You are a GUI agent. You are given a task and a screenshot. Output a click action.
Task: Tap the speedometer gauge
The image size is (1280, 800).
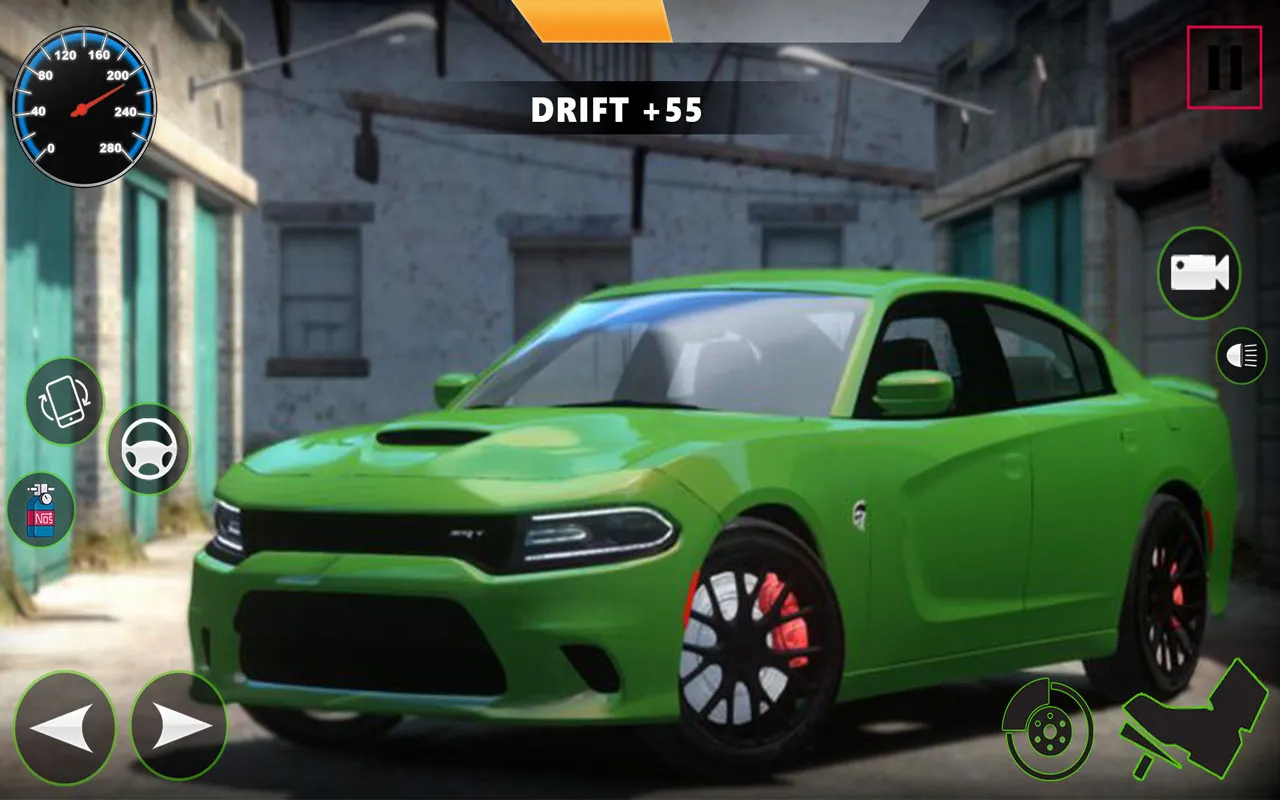coord(85,105)
